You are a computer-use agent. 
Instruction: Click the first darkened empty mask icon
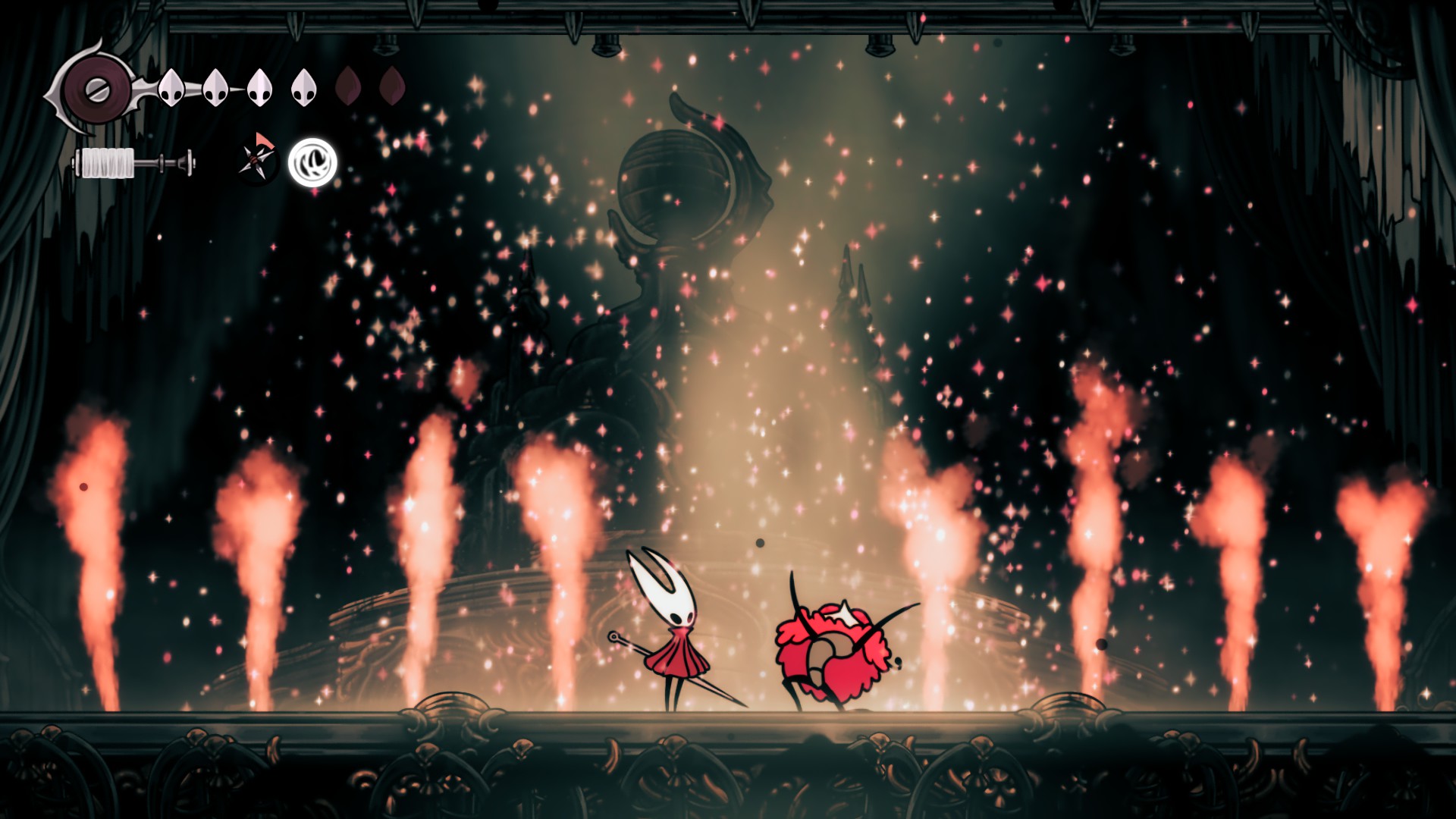click(x=347, y=86)
